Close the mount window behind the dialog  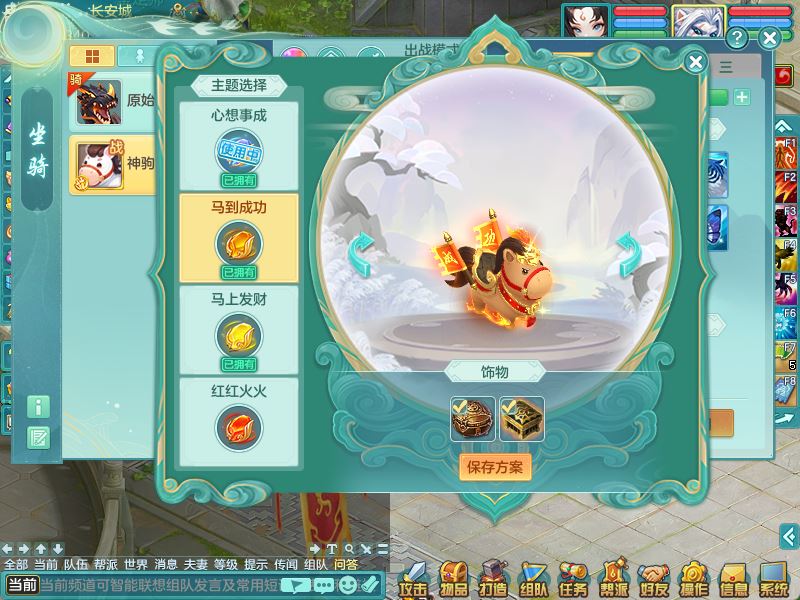[769, 39]
